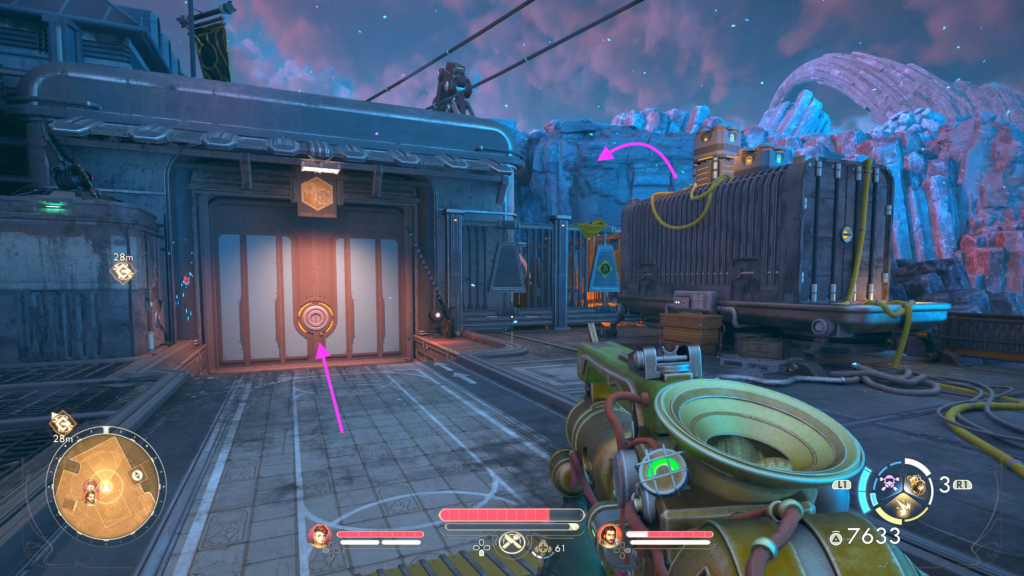Click the circular minimap
This screenshot has height=576, width=1024.
tap(108, 484)
